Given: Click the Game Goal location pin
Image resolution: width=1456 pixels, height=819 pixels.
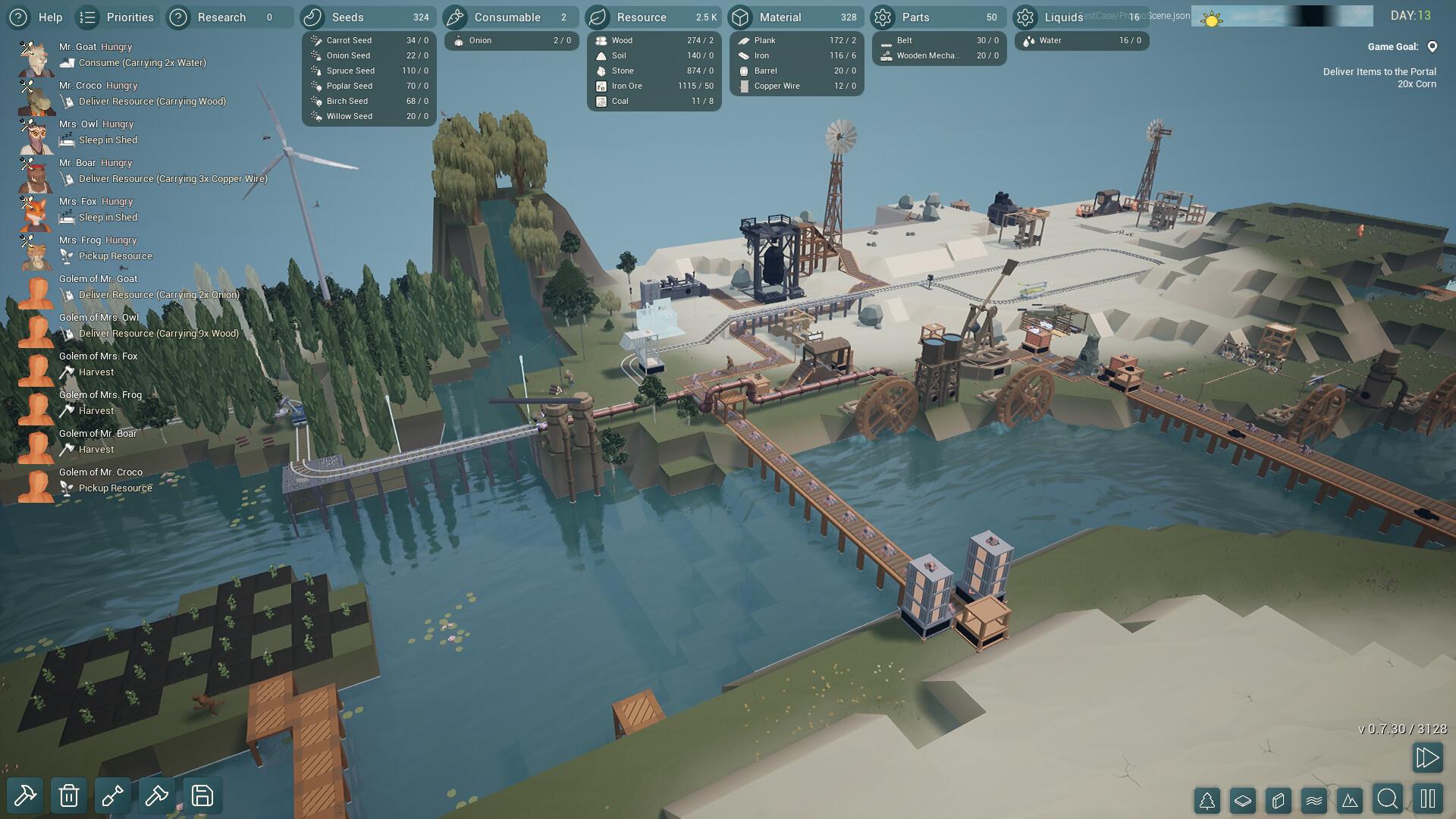Looking at the screenshot, I should point(1432,47).
